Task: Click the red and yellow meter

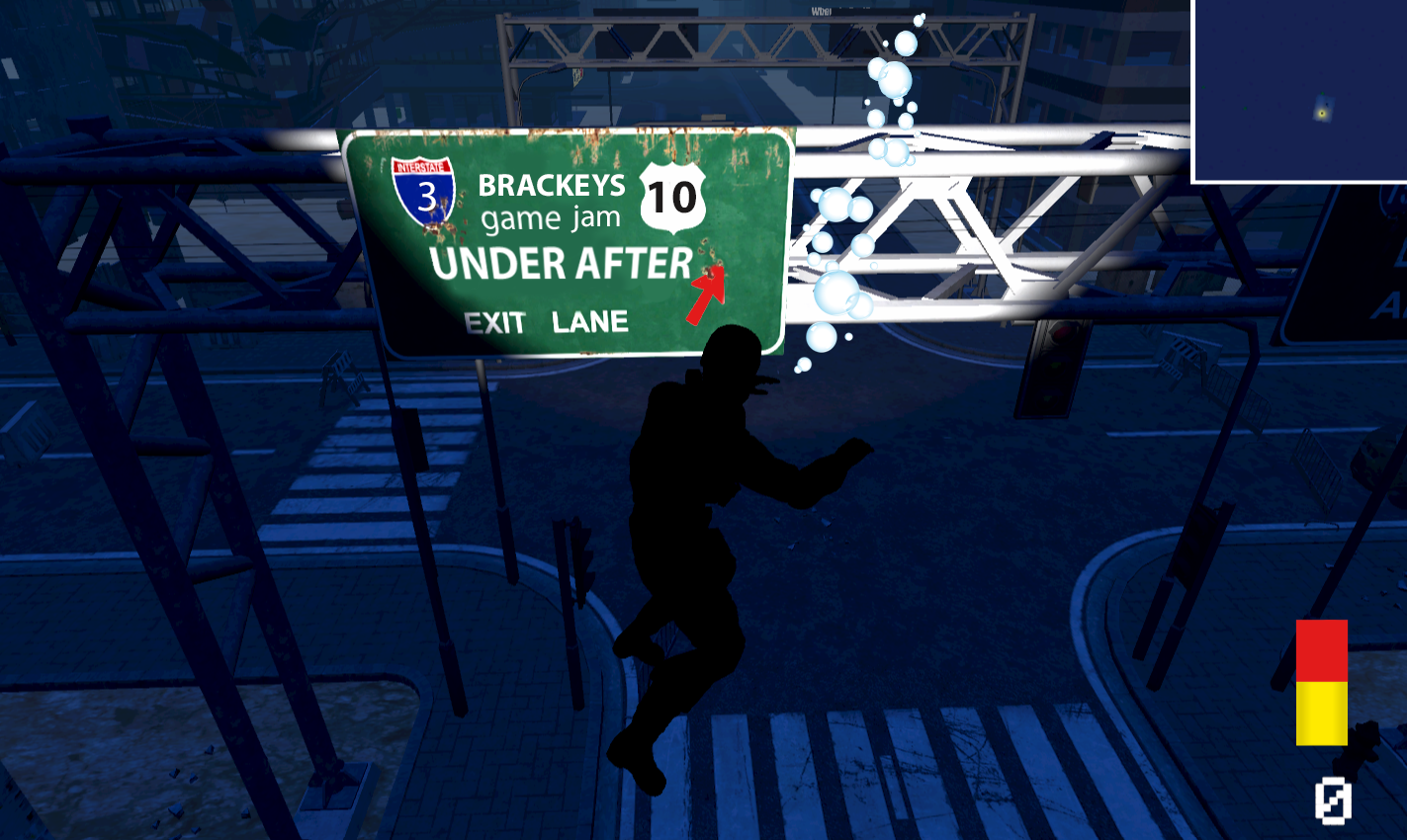Action: click(1321, 682)
